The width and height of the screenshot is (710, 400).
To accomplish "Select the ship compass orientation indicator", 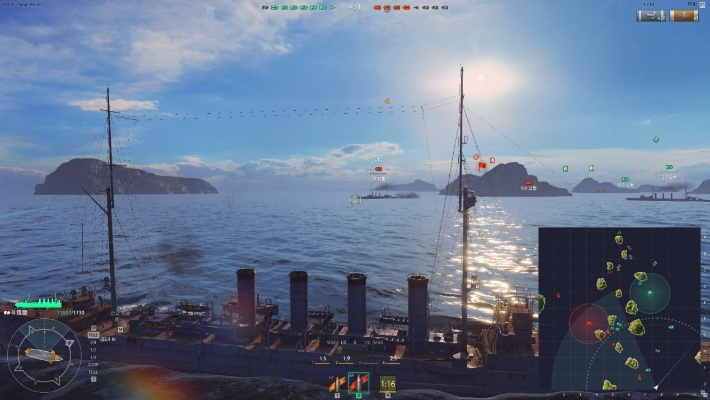I will [44, 354].
